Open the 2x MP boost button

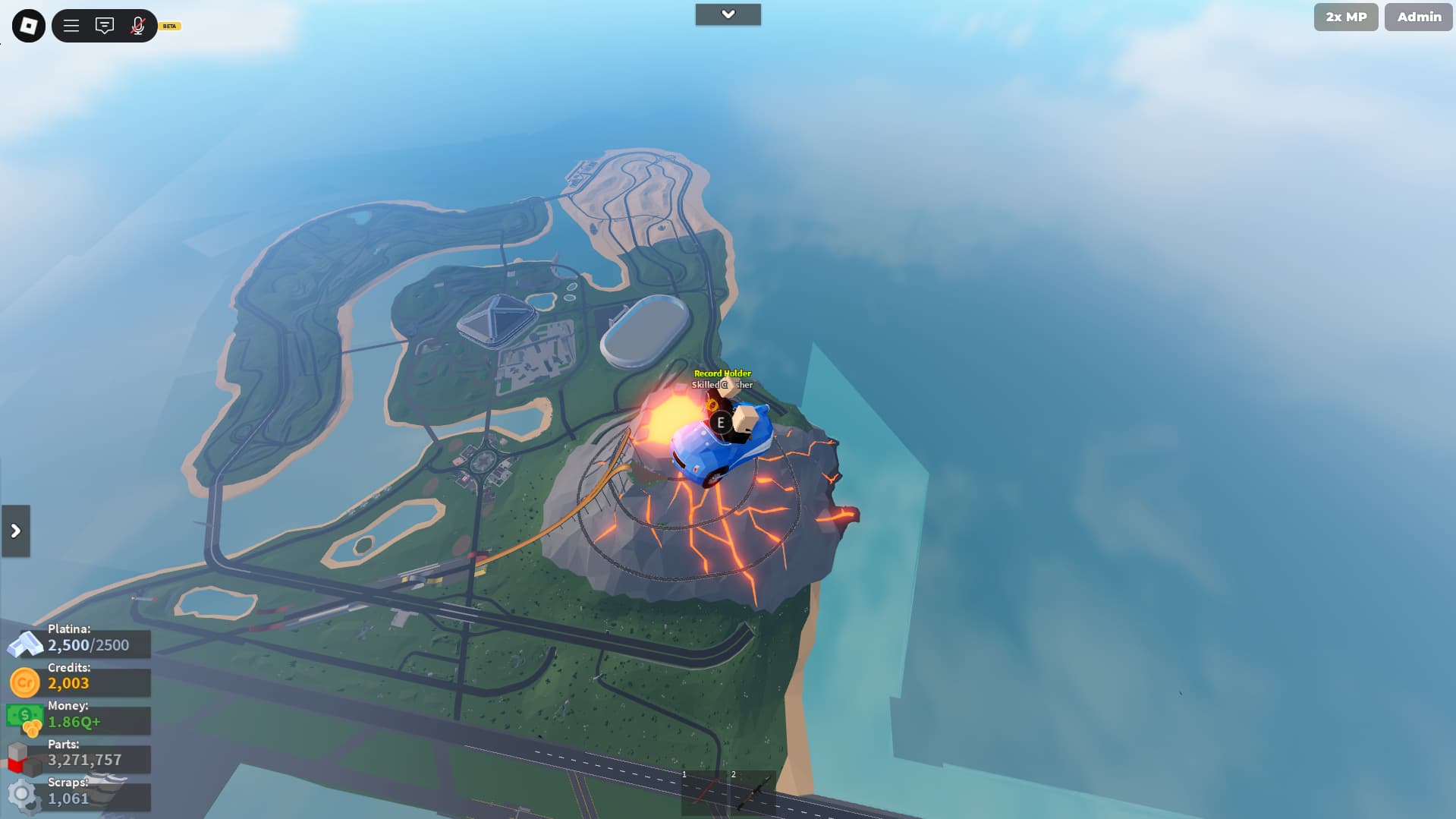(x=1345, y=17)
